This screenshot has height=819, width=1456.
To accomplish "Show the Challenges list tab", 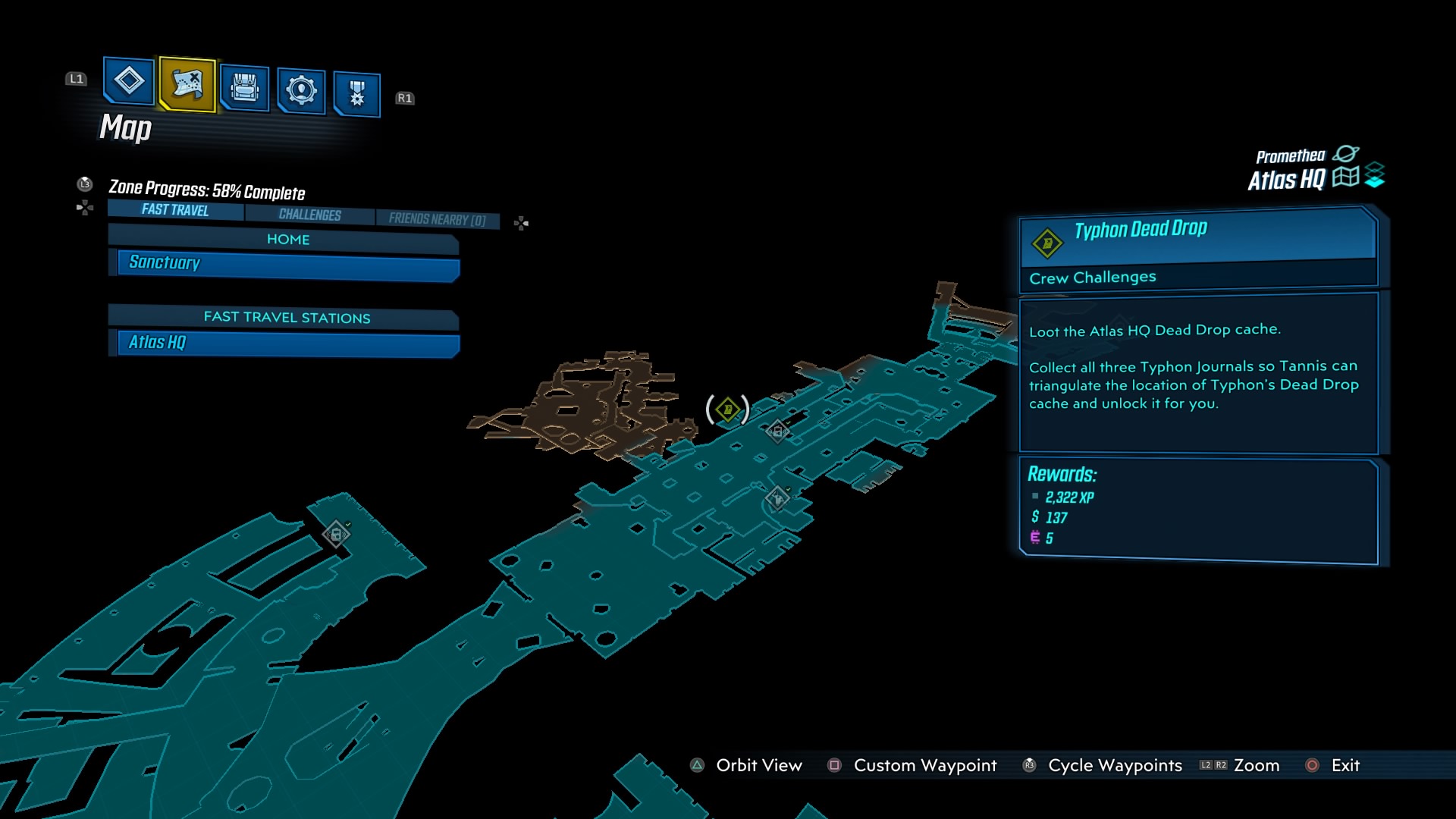I will tap(309, 215).
